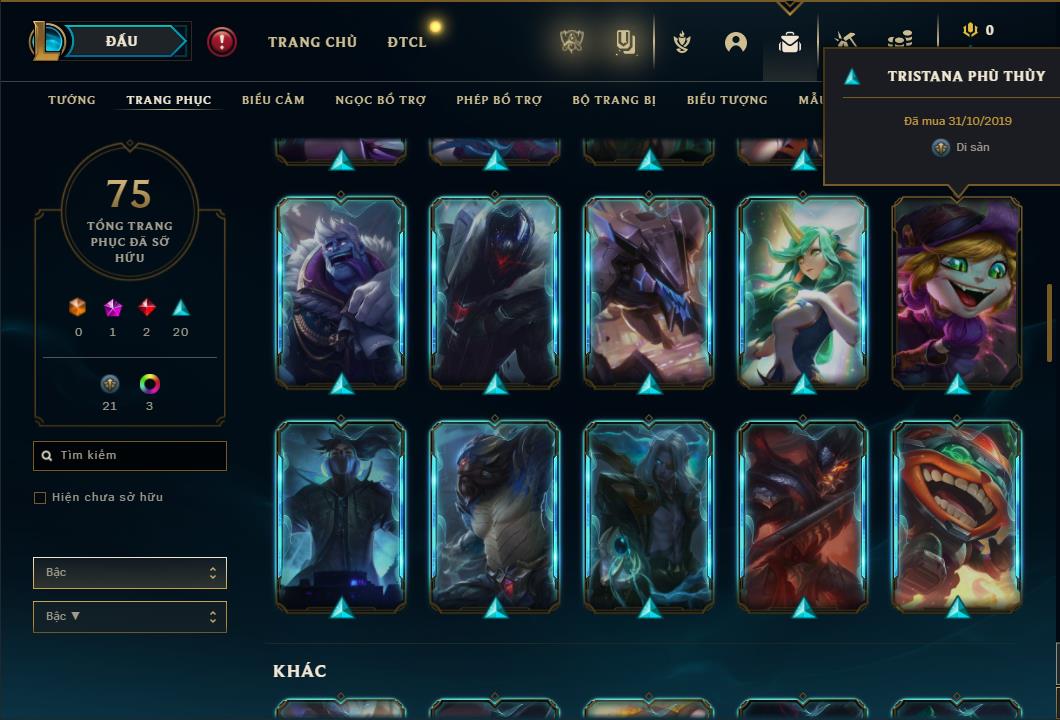Go to TRANG CHỦ home page
This screenshot has height=720, width=1060.
click(x=312, y=42)
